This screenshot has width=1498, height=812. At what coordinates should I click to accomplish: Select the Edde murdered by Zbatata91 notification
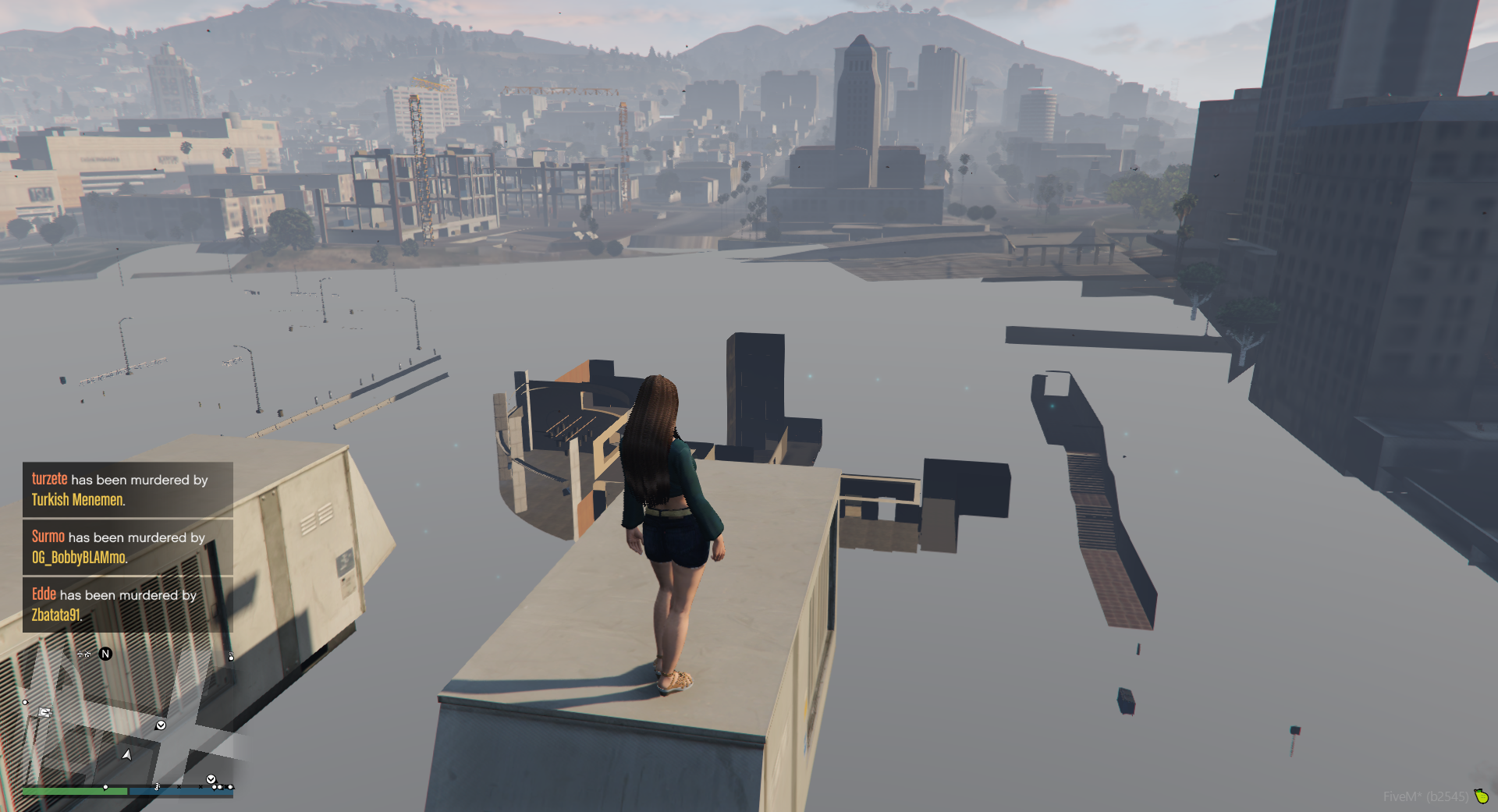(x=127, y=605)
